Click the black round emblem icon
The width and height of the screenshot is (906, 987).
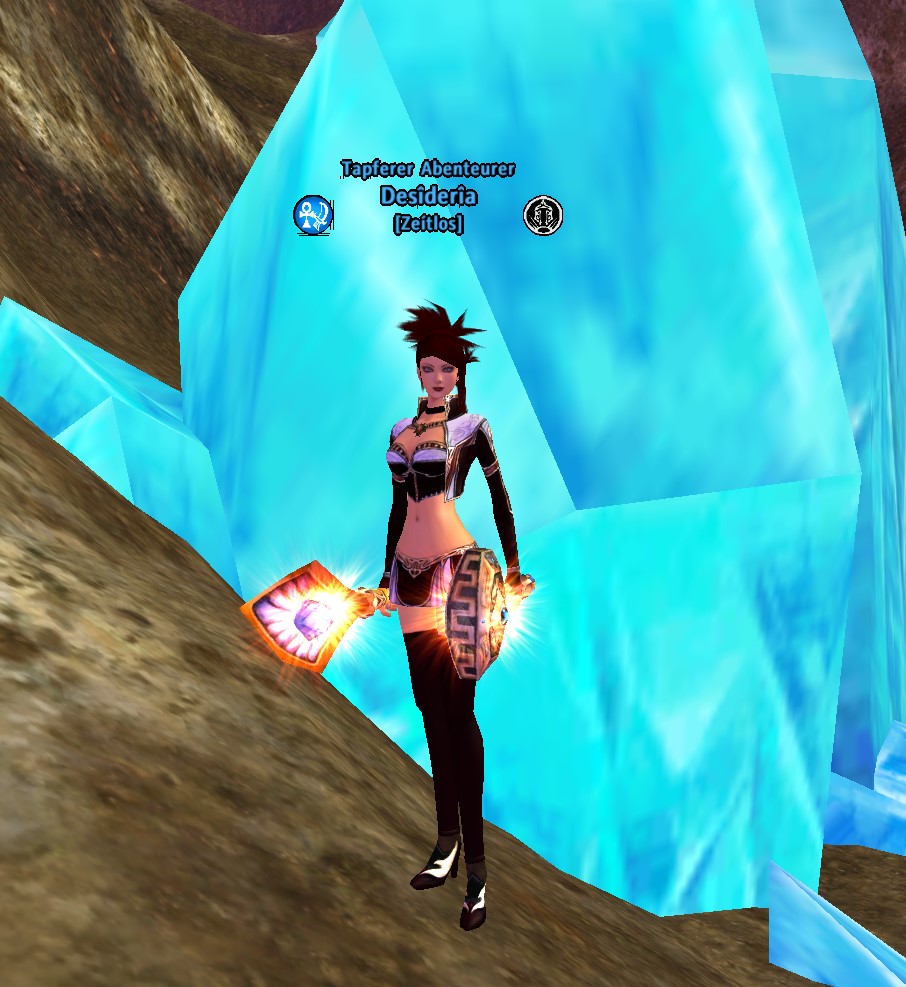pyautogui.click(x=543, y=215)
